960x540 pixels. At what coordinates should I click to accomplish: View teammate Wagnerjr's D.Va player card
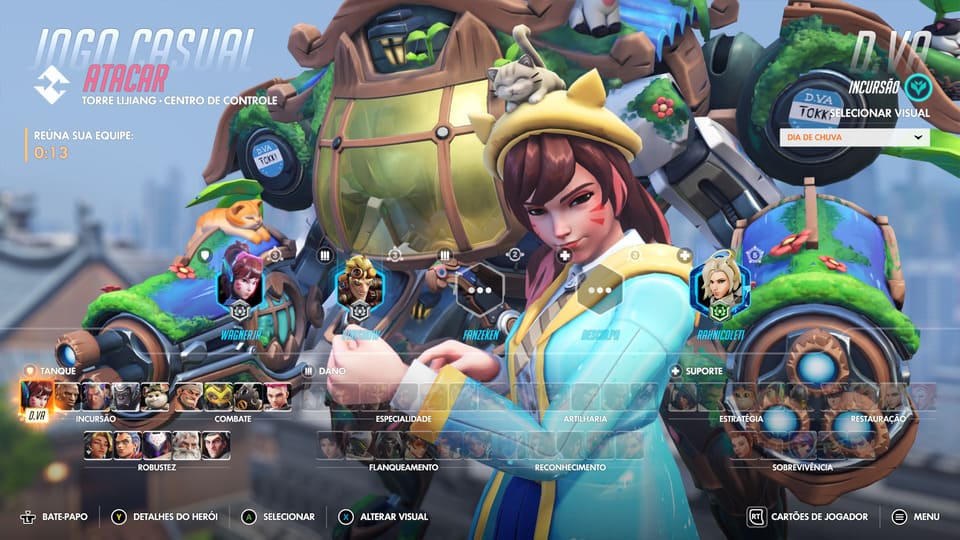click(x=240, y=283)
